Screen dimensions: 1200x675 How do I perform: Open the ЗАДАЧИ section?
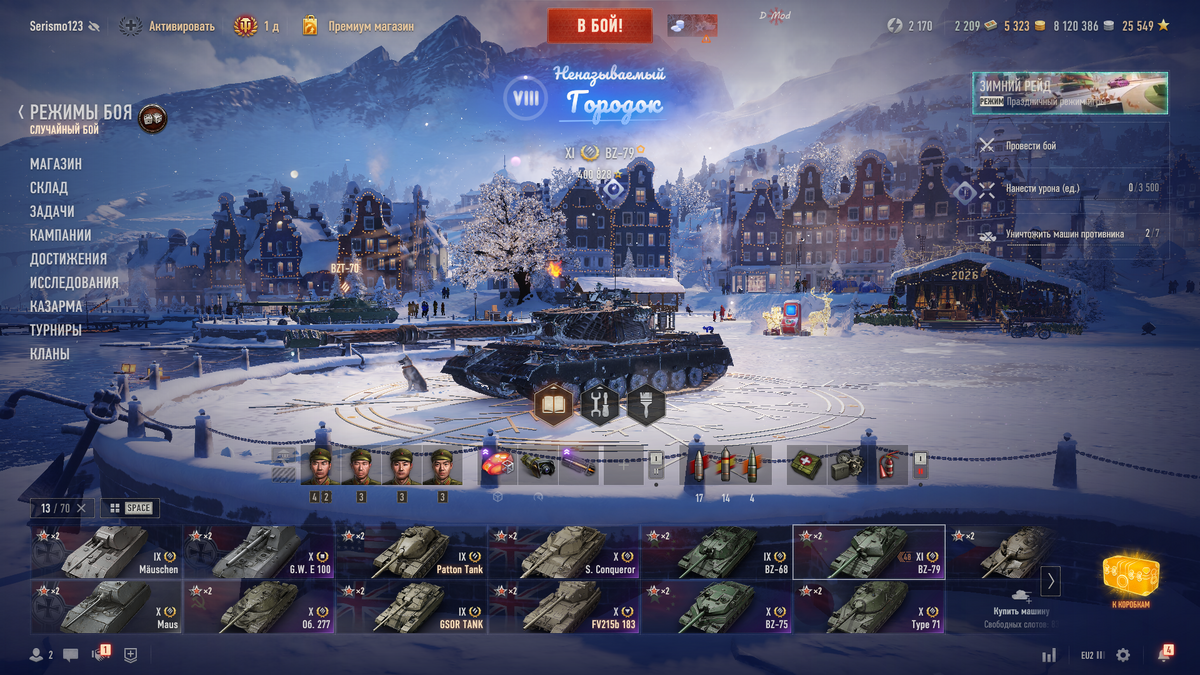coord(52,212)
